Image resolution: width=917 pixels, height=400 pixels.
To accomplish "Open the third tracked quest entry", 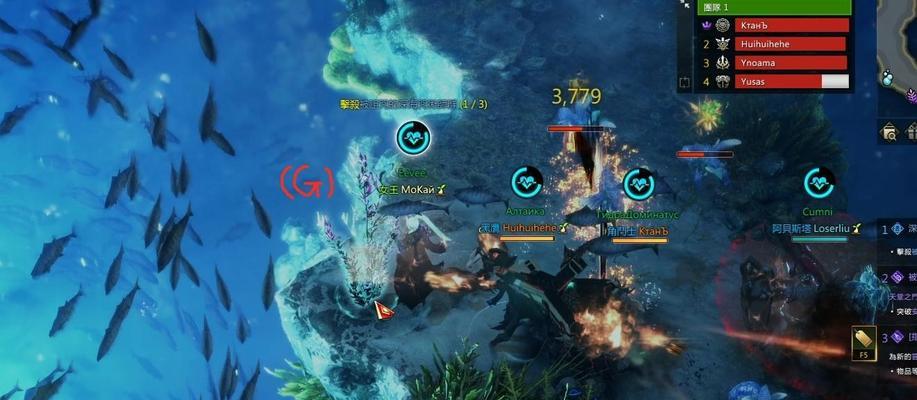I will click(898, 338).
